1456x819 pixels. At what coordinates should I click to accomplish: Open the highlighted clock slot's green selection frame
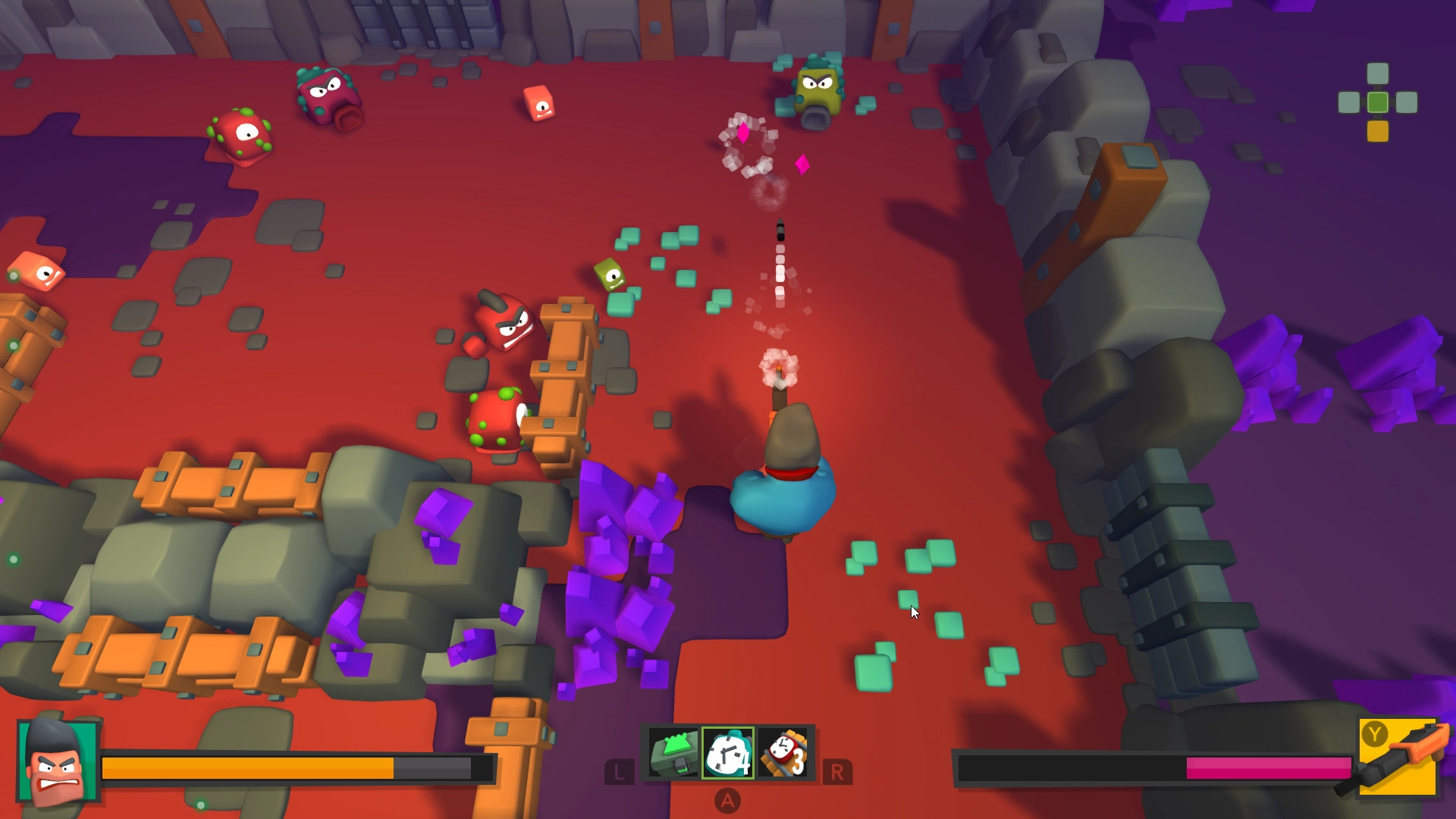(x=726, y=754)
